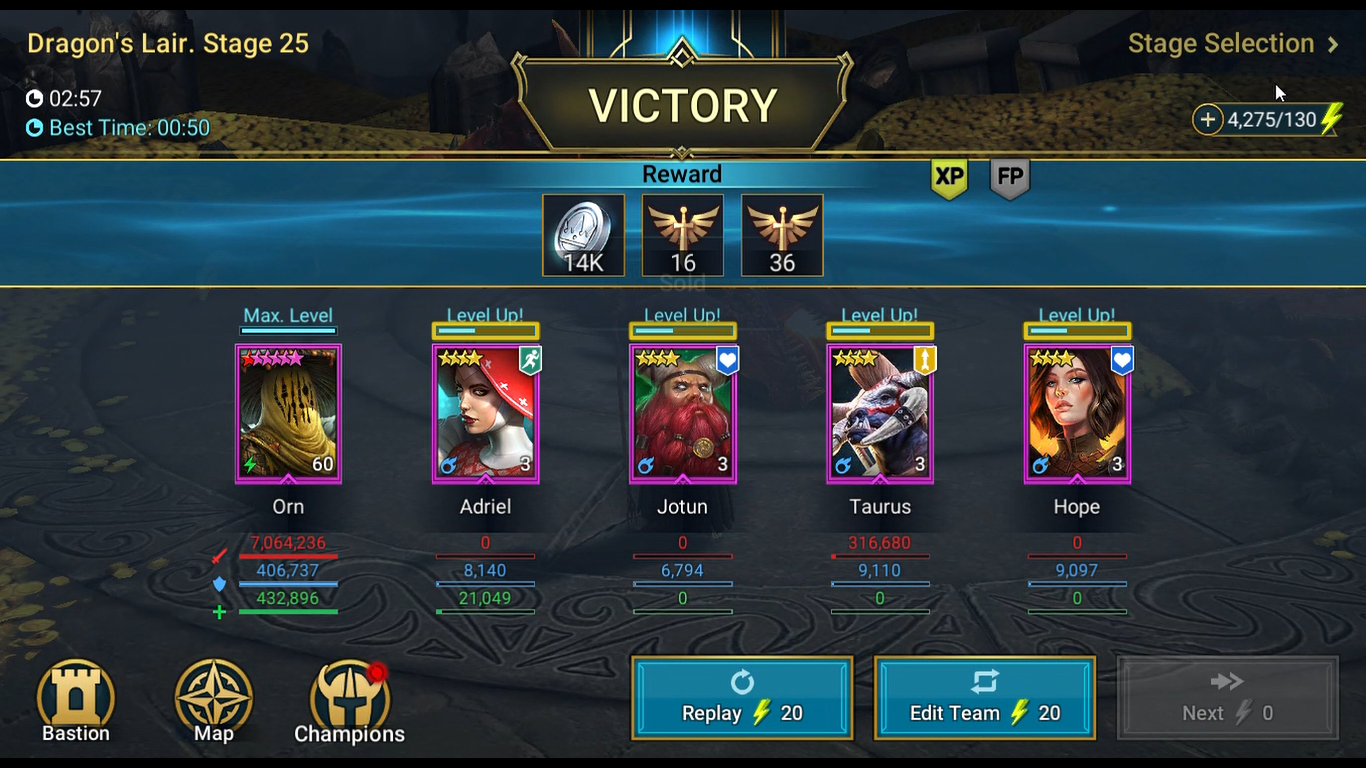
Task: Click the disabled Next button
Action: [1226, 697]
